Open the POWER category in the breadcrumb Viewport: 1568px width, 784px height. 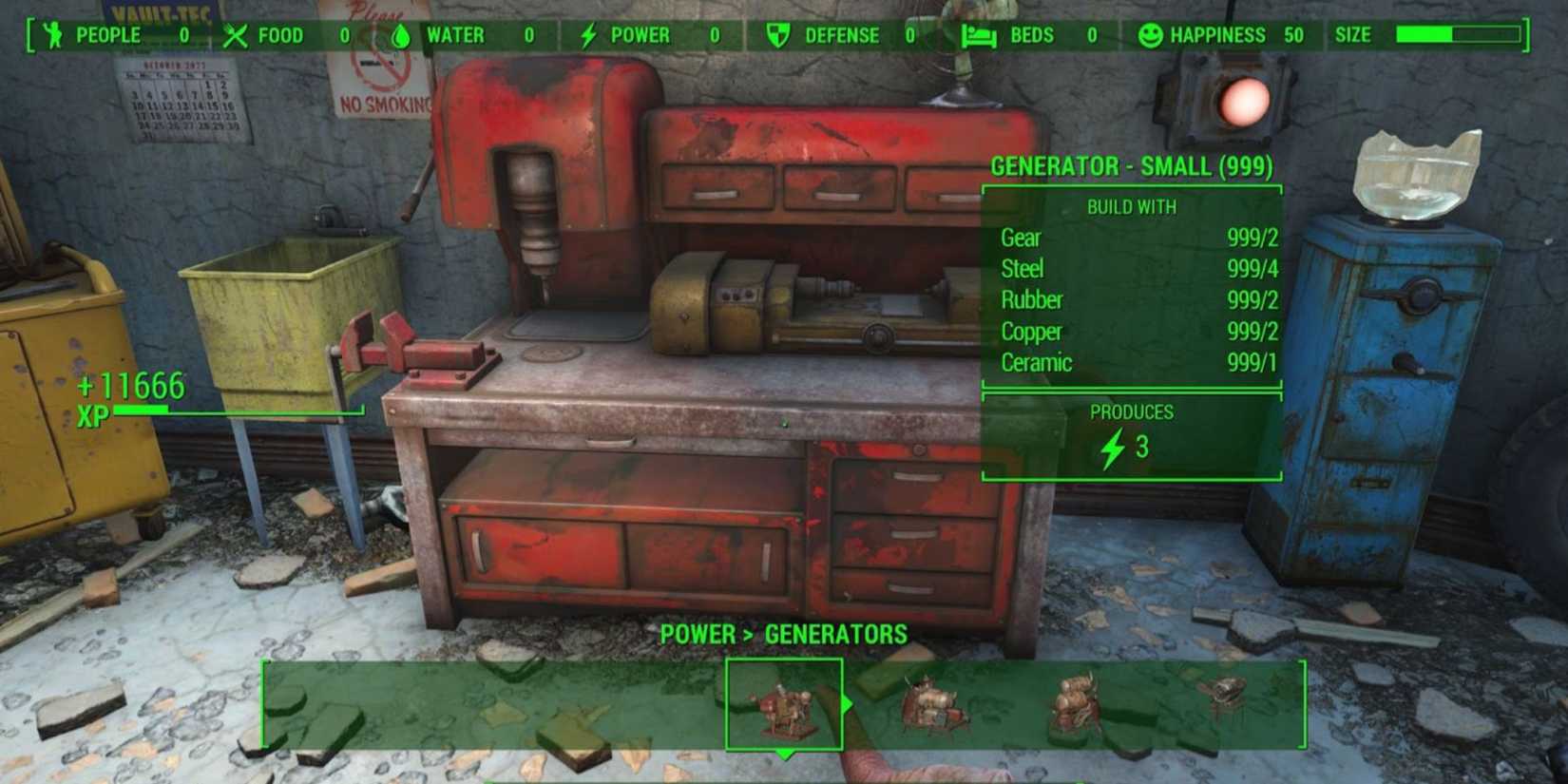tap(698, 634)
